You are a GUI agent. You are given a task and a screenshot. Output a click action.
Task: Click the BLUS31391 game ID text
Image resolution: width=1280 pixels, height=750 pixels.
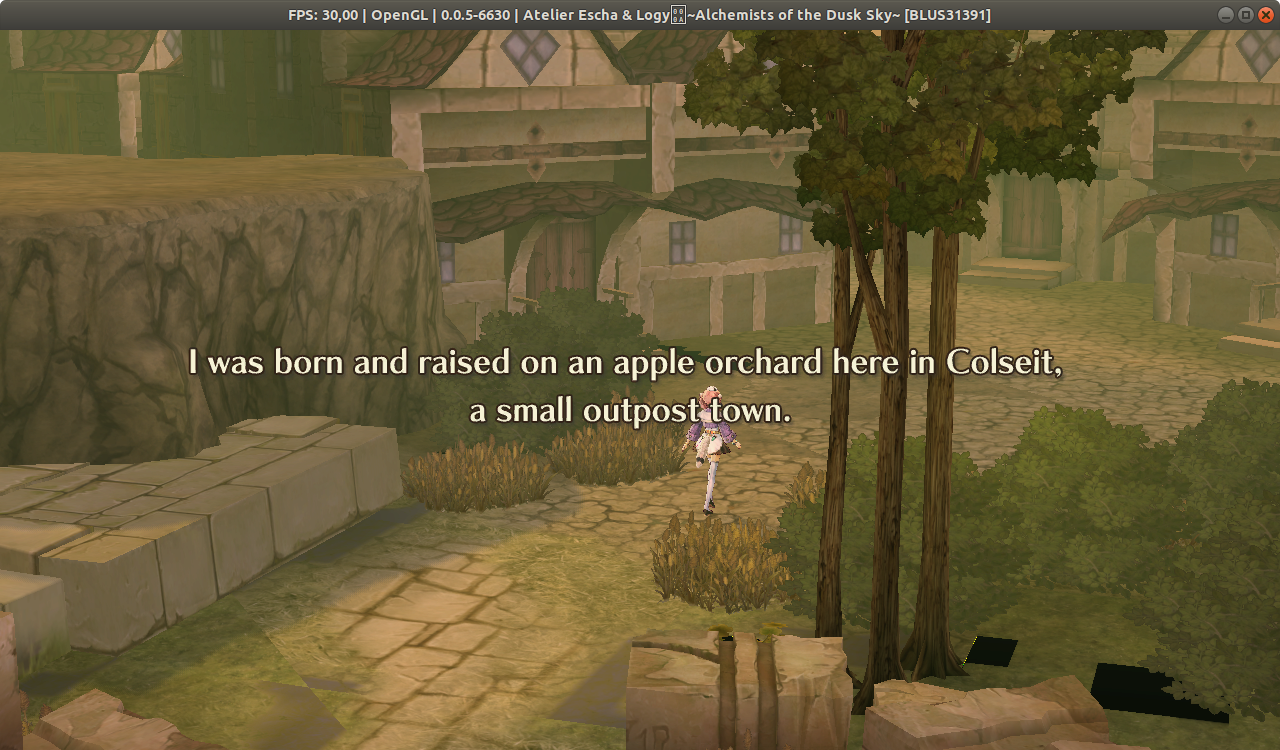948,14
